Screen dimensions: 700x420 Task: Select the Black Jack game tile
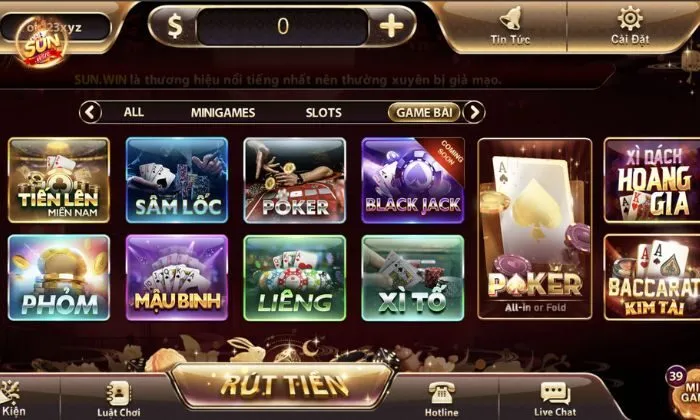pyautogui.click(x=412, y=180)
